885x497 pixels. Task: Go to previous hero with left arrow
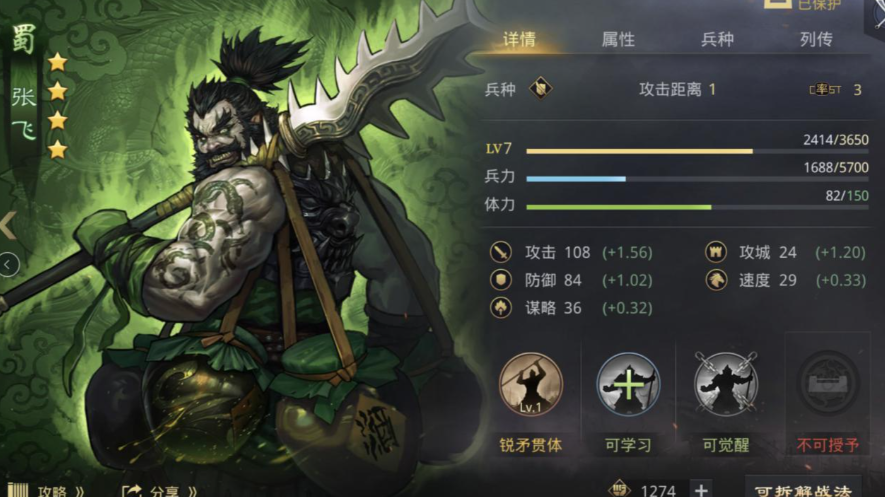tap(8, 225)
